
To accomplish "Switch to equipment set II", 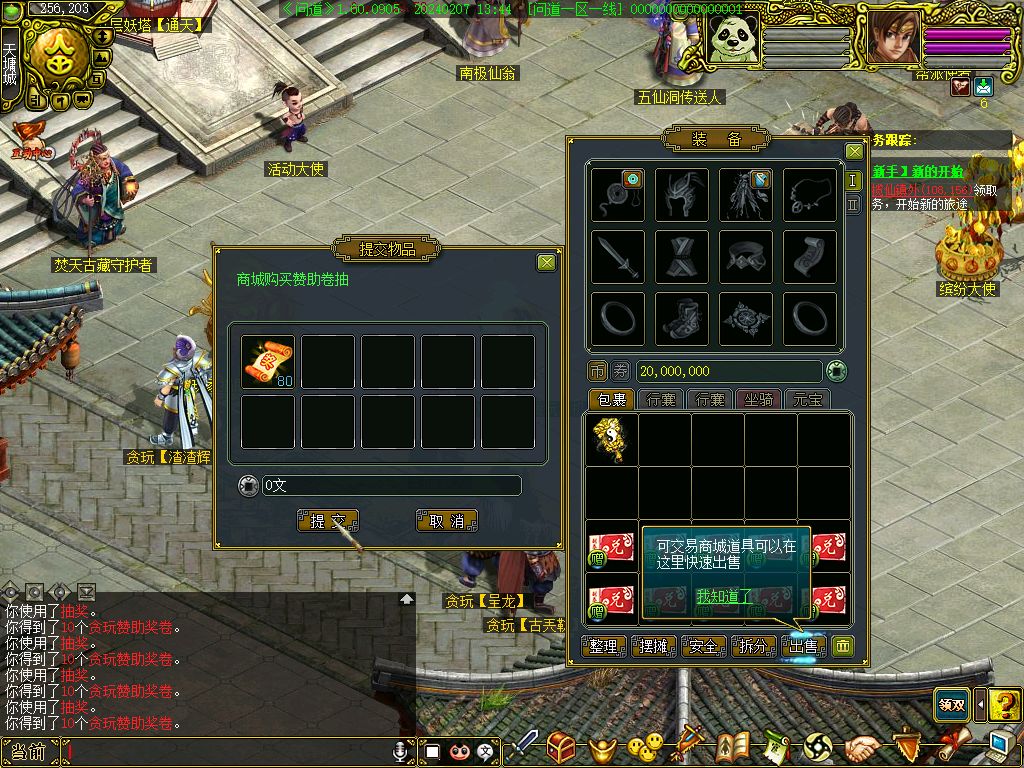I will tap(853, 204).
